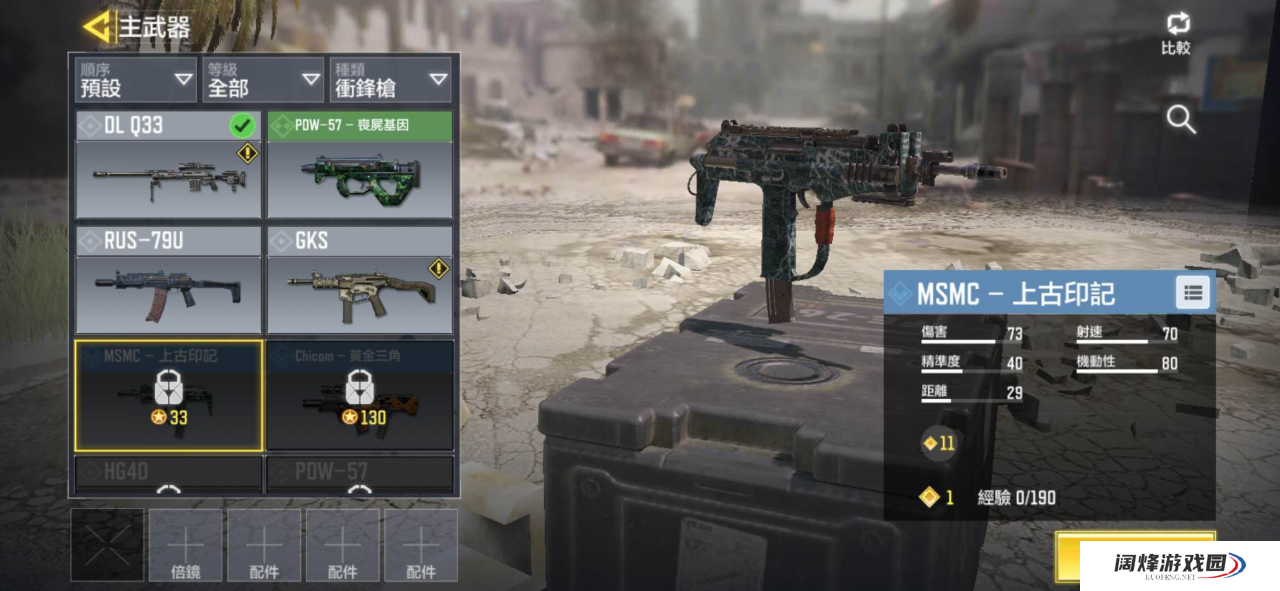
Task: Open the 種類 weapon type dropdown
Action: (x=390, y=80)
